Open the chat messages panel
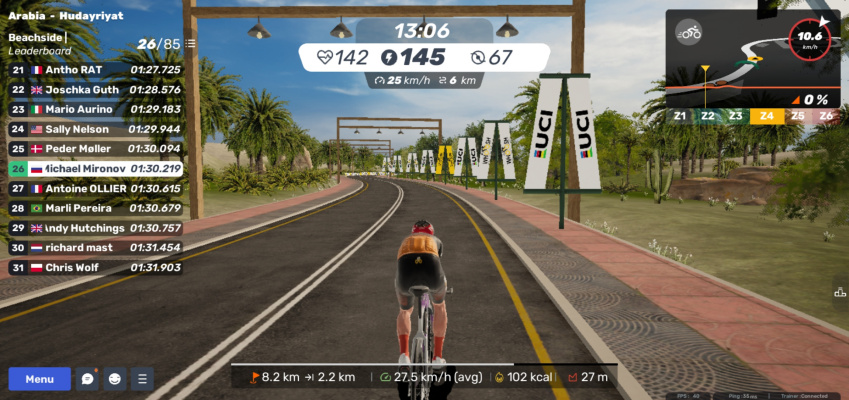The height and width of the screenshot is (400, 849). 88,379
